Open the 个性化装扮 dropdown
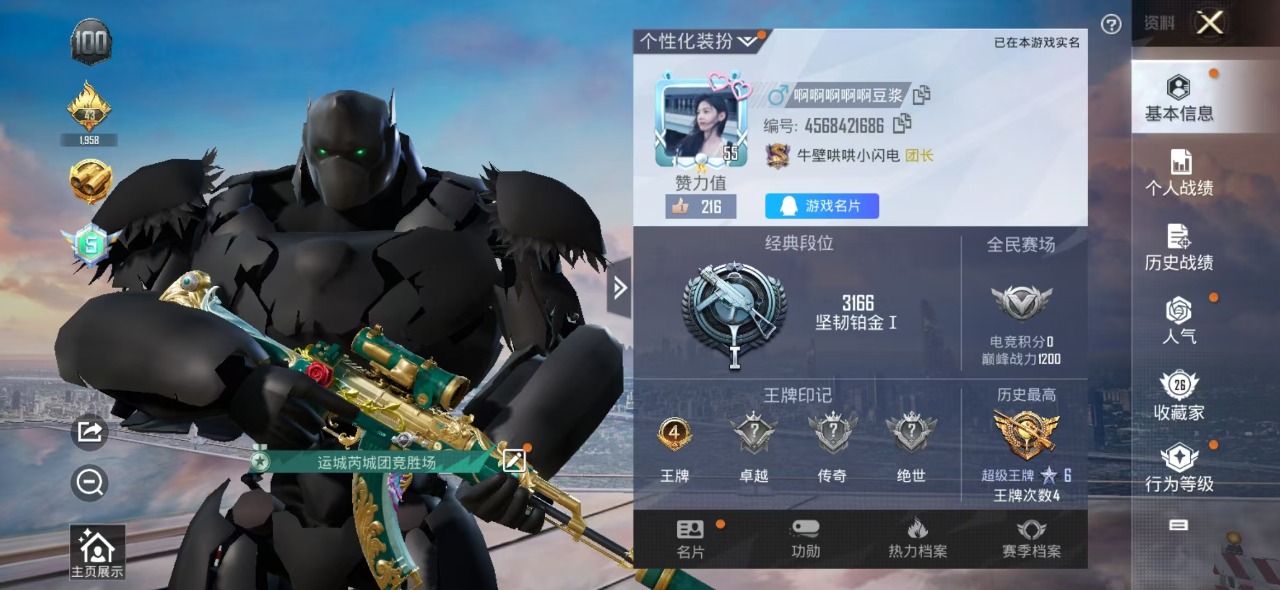1280x590 pixels. pyautogui.click(x=700, y=41)
